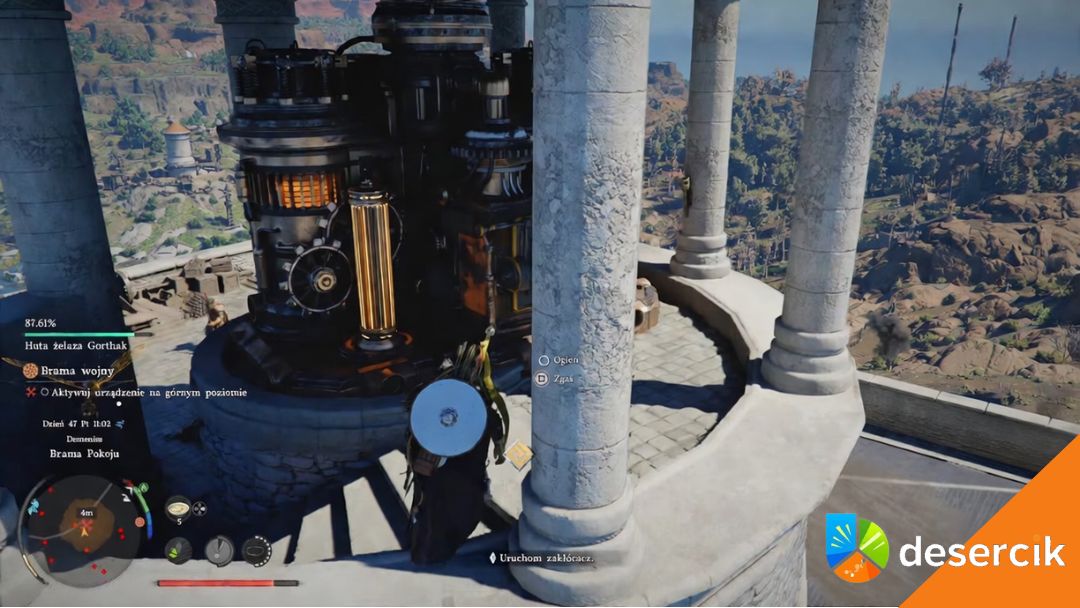Use the food bowl quick slot

pyautogui.click(x=178, y=508)
